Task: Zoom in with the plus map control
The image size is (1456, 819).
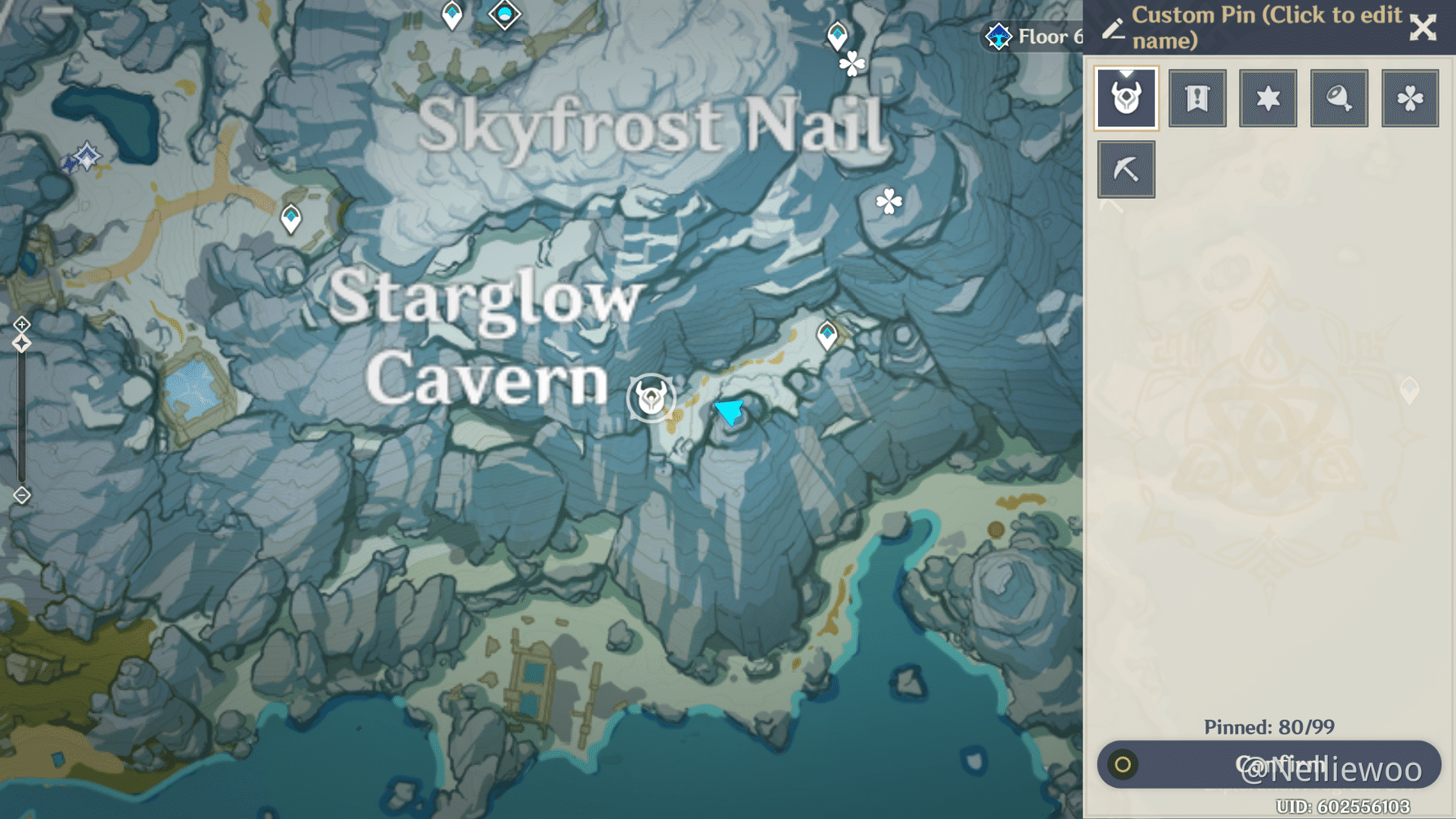Action: click(20, 324)
